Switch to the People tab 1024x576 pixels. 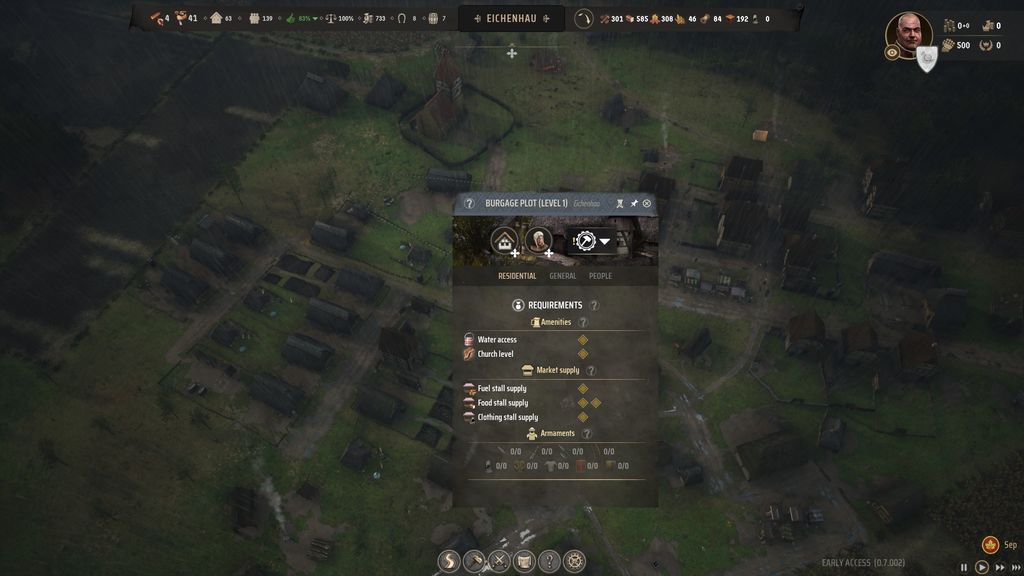(600, 276)
